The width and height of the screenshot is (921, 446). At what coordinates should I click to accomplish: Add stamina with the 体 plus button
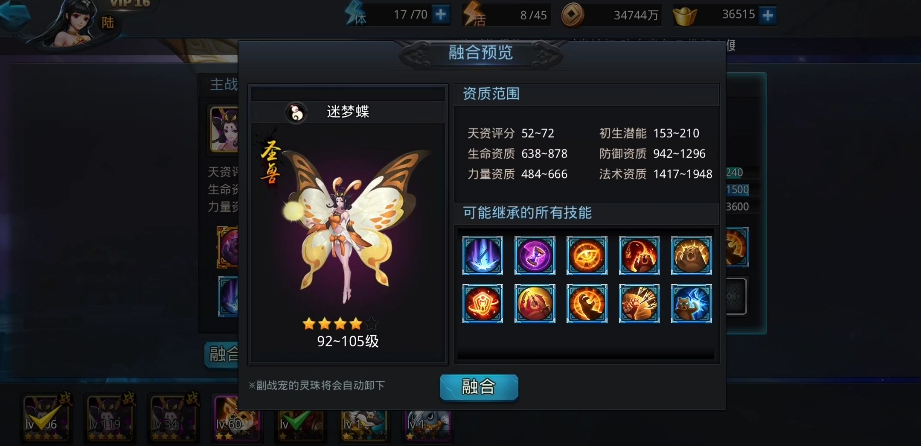point(441,15)
